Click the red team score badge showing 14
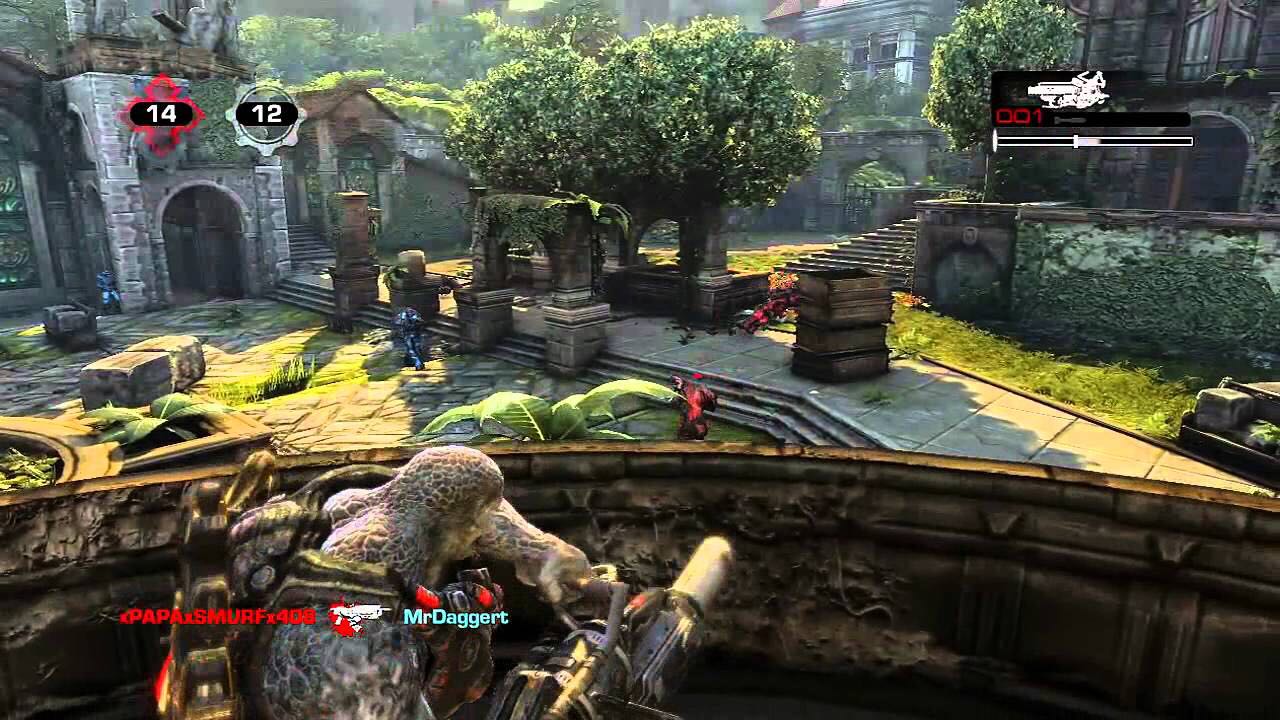Image resolution: width=1280 pixels, height=720 pixels. point(160,113)
